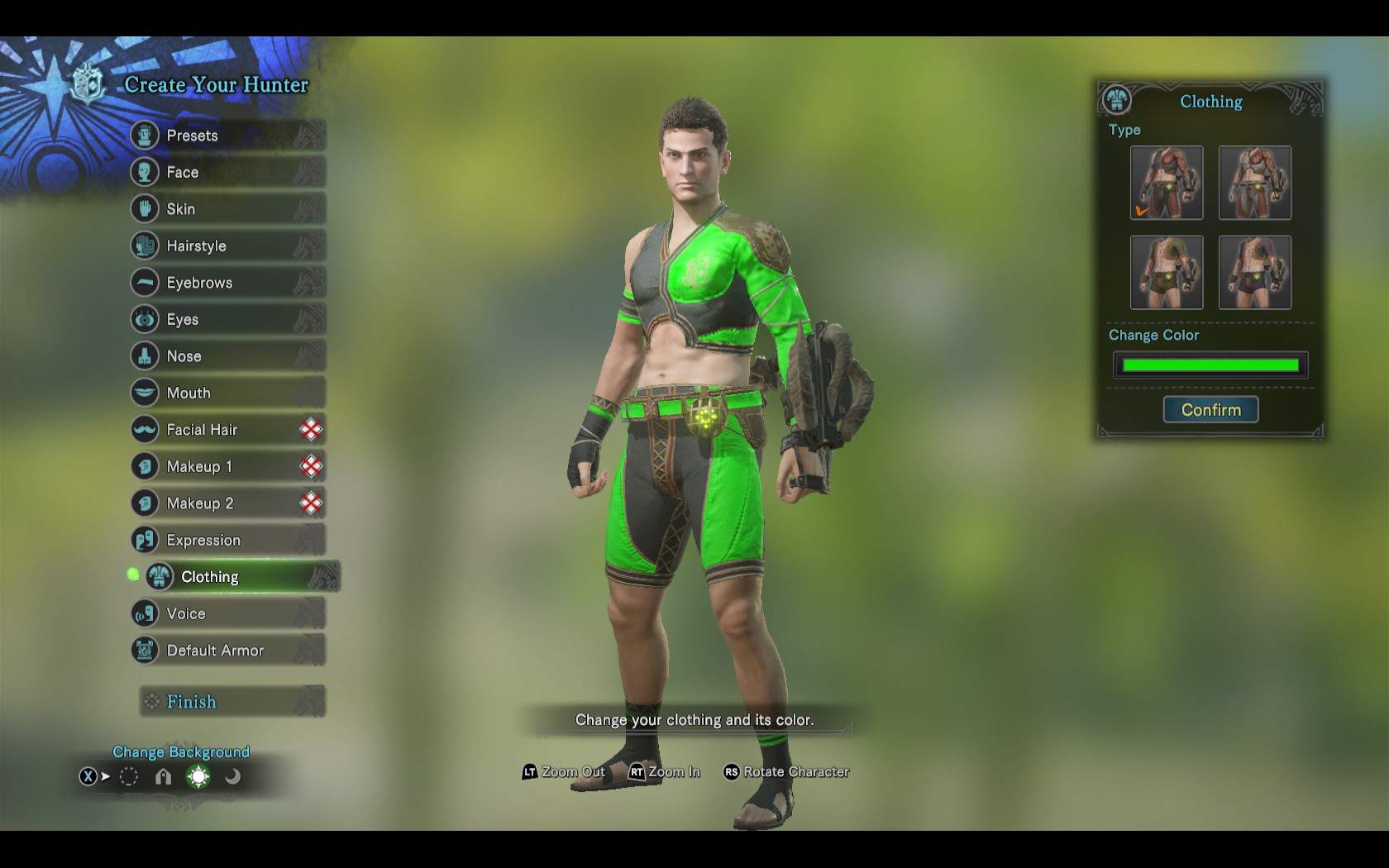This screenshot has width=1389, height=868.
Task: Choose the Mouth menu entry
Action: (x=227, y=393)
